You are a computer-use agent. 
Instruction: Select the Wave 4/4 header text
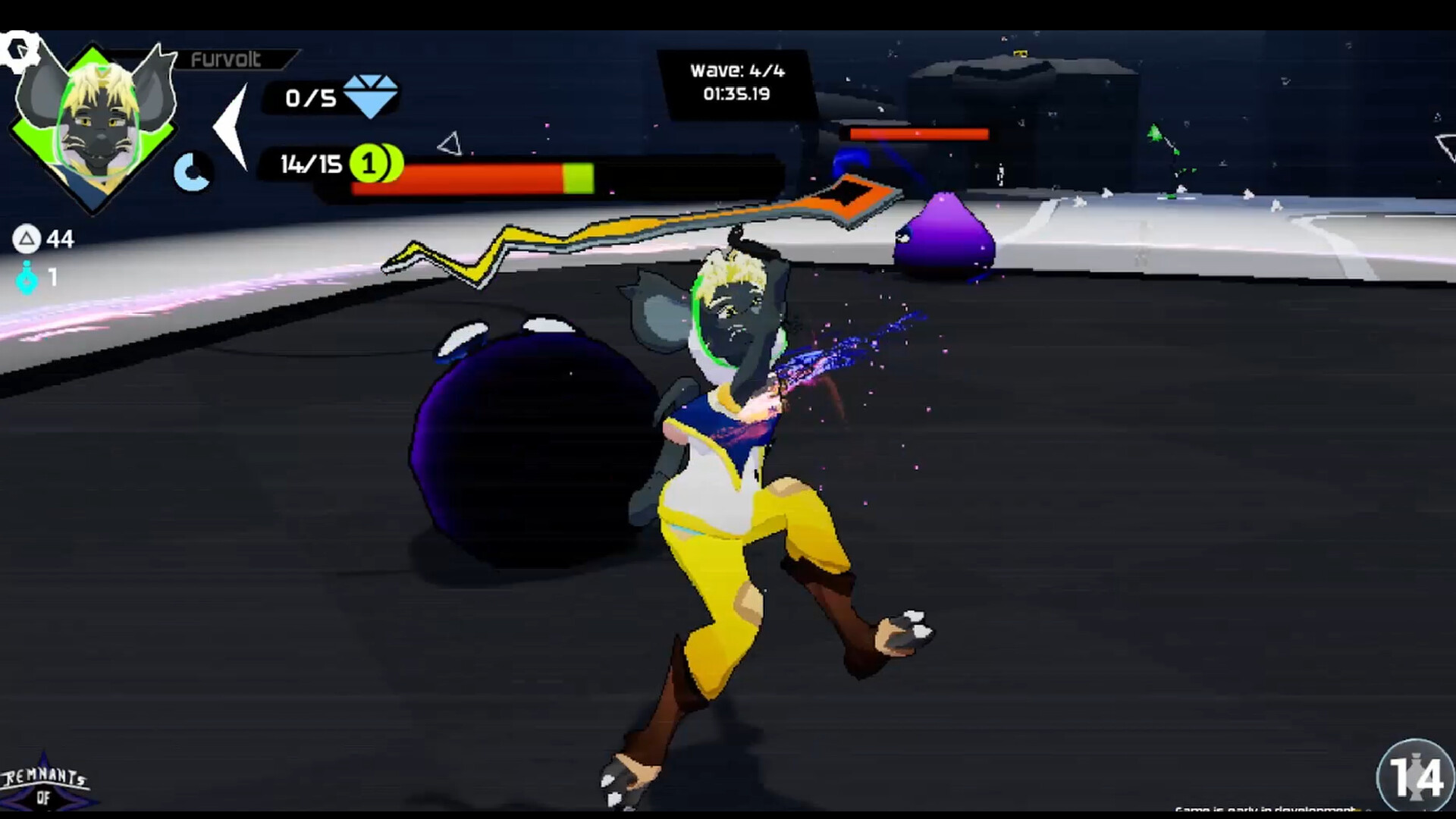(x=737, y=71)
